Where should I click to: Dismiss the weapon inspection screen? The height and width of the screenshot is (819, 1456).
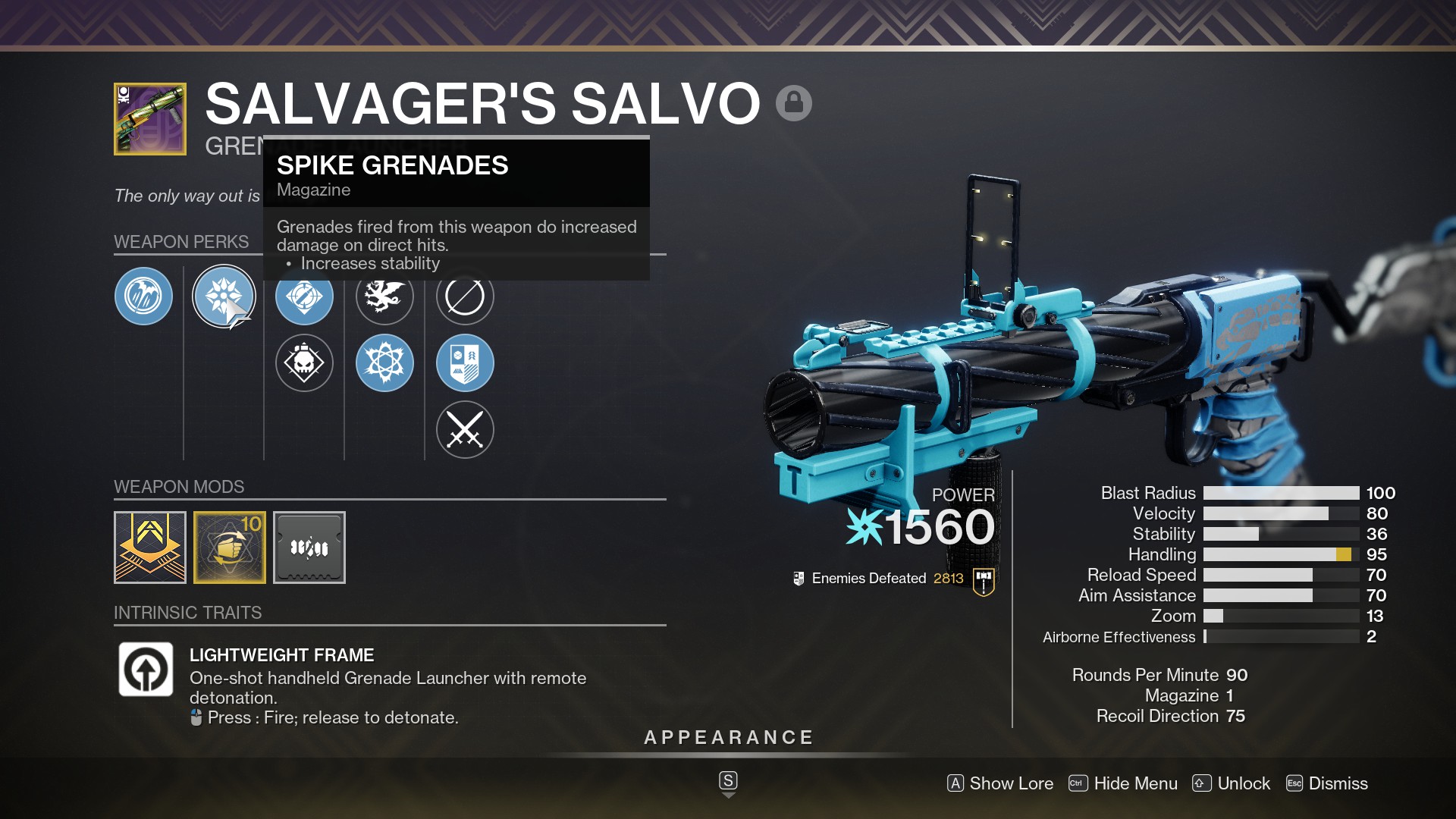[1342, 783]
